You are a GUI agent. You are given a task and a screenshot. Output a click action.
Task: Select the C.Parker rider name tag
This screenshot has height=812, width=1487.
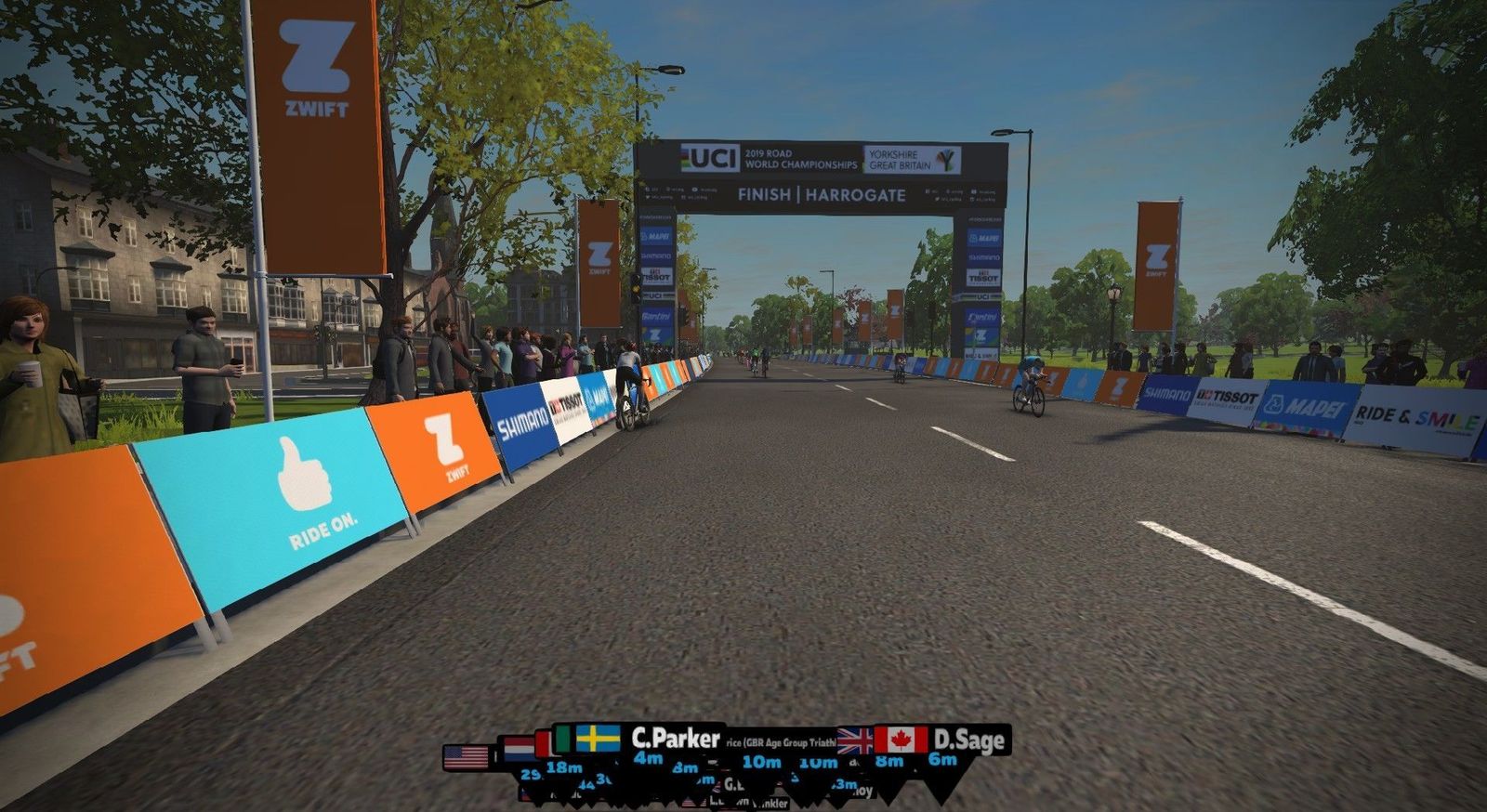click(x=675, y=739)
